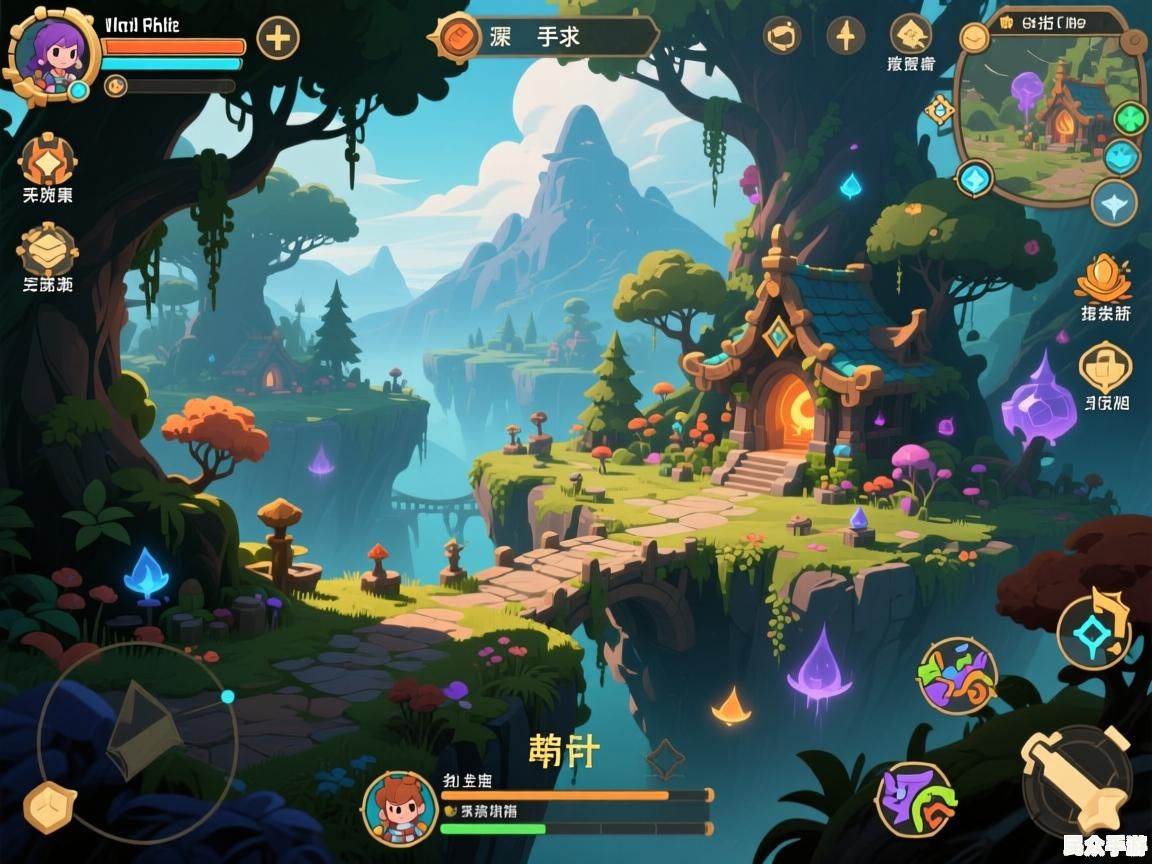The width and height of the screenshot is (1152, 864).
Task: Open the purple-haired character portrait
Action: pyautogui.click(x=52, y=52)
